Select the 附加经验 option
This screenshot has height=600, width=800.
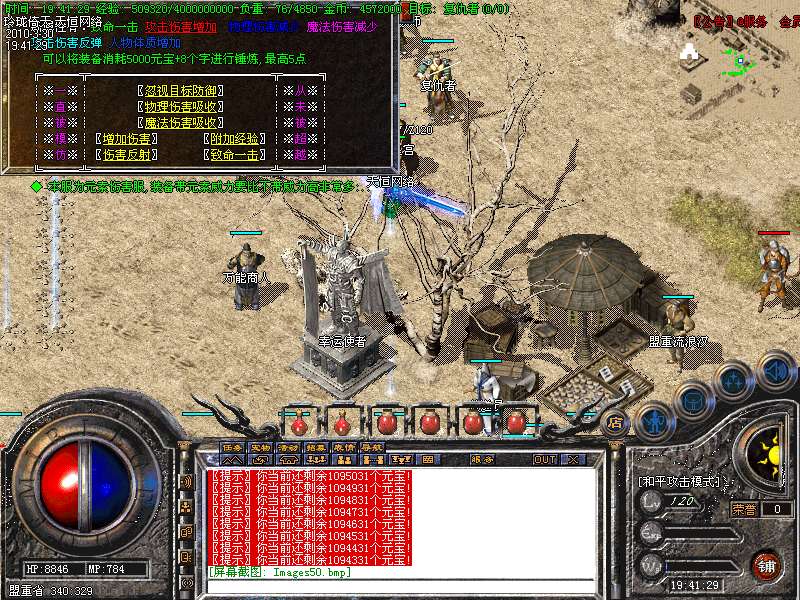pyautogui.click(x=235, y=139)
